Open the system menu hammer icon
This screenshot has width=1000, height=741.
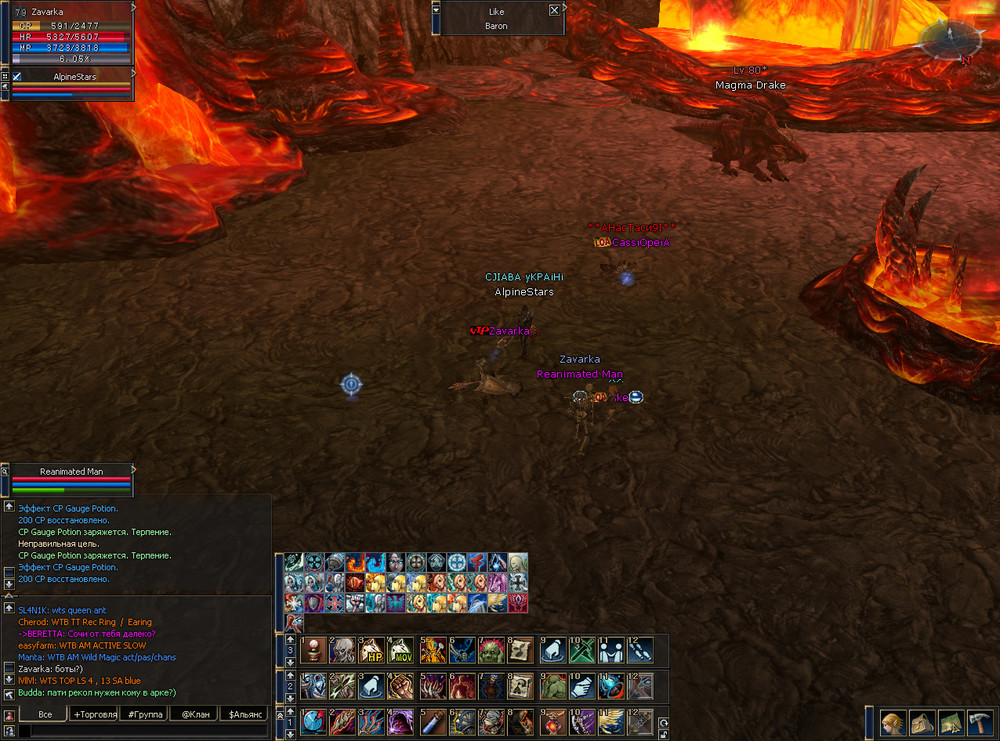[978, 722]
